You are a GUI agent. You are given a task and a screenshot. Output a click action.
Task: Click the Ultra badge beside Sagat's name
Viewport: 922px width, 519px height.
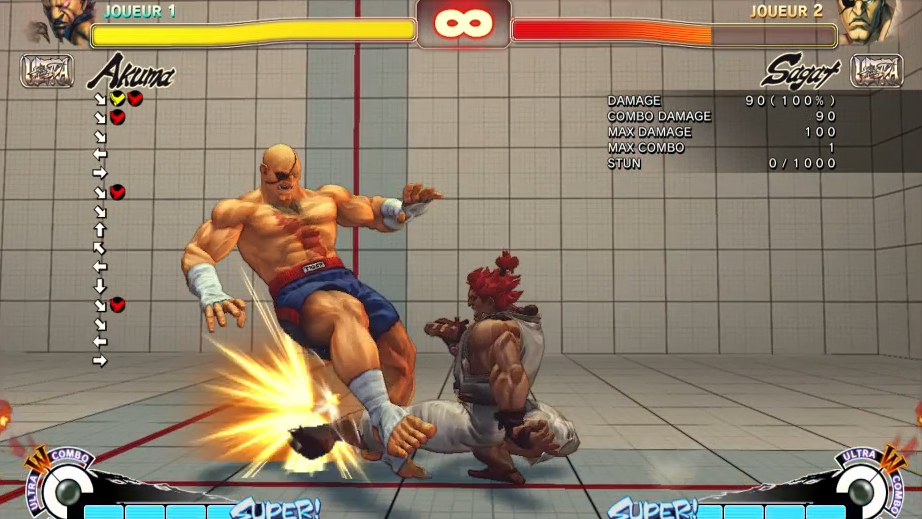[876, 71]
